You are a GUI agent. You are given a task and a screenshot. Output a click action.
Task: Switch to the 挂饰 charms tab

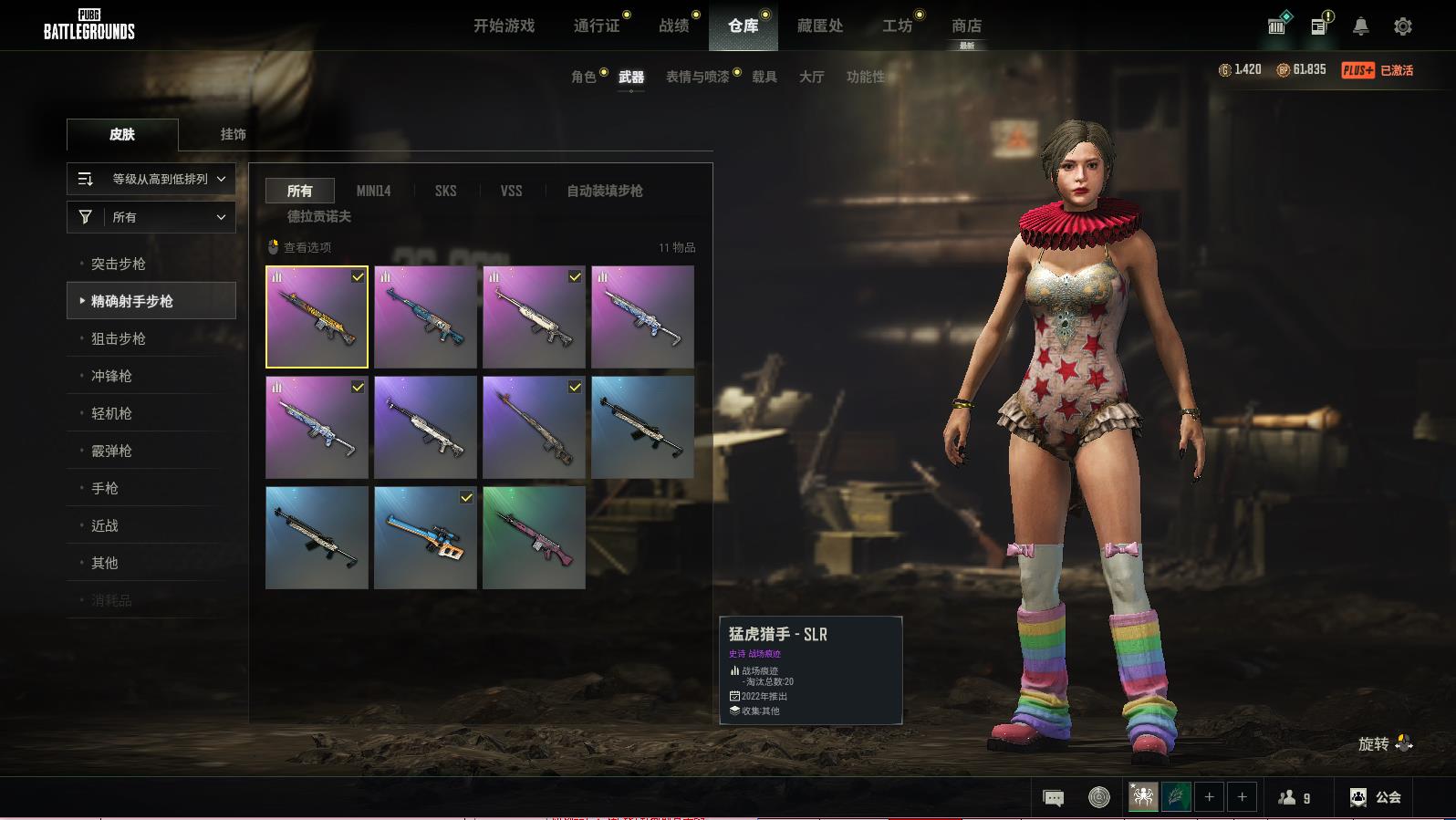[x=233, y=134]
